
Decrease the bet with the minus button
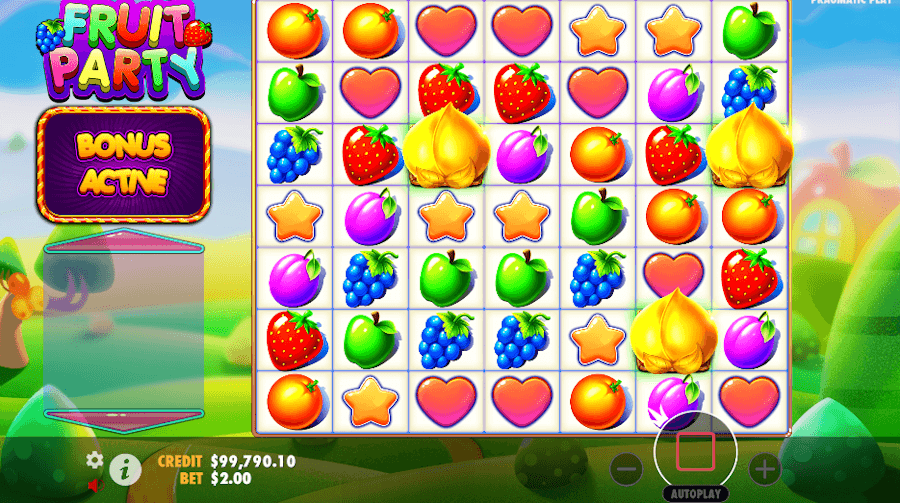(x=627, y=467)
